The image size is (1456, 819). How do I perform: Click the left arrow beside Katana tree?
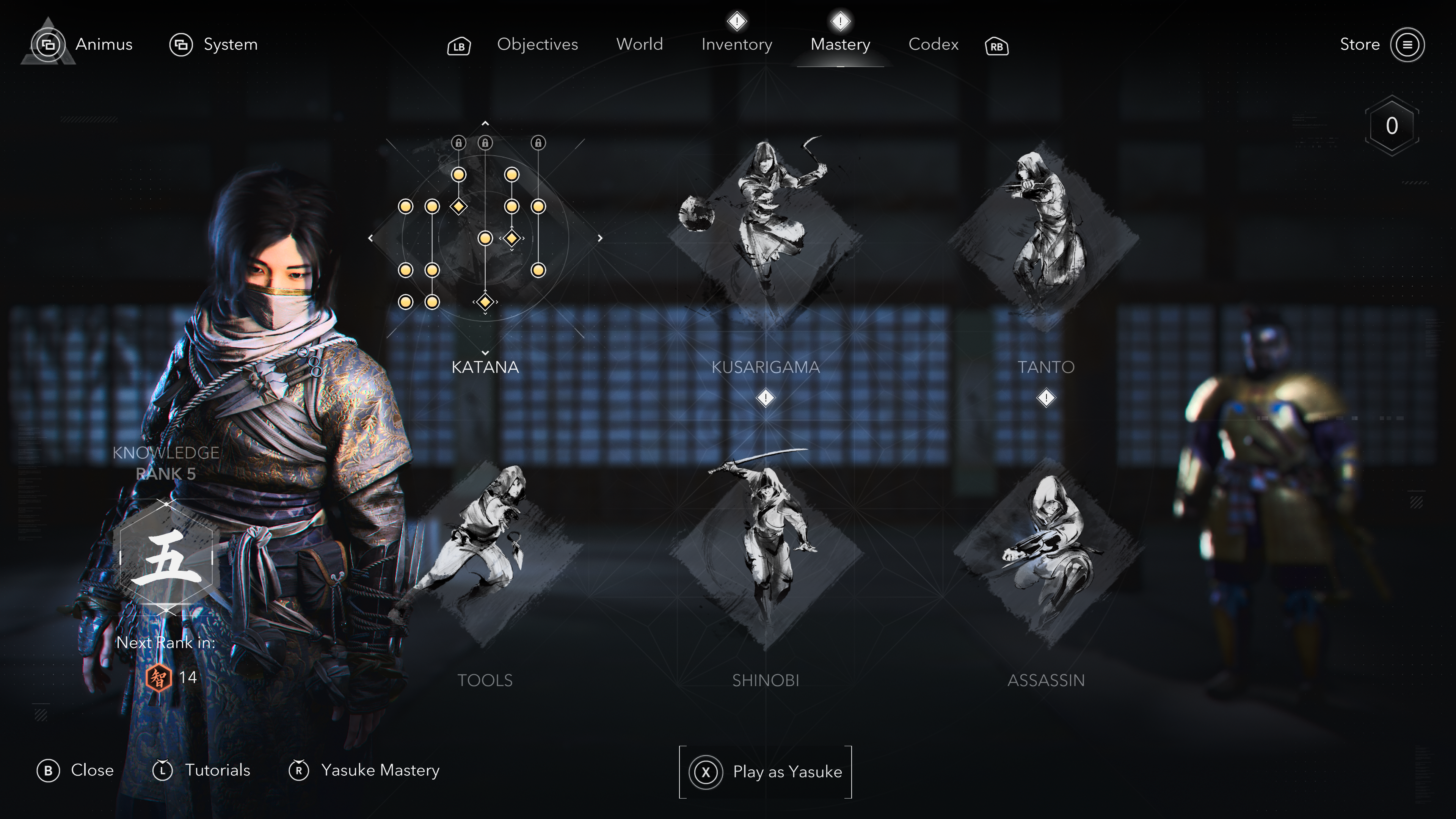point(370,238)
